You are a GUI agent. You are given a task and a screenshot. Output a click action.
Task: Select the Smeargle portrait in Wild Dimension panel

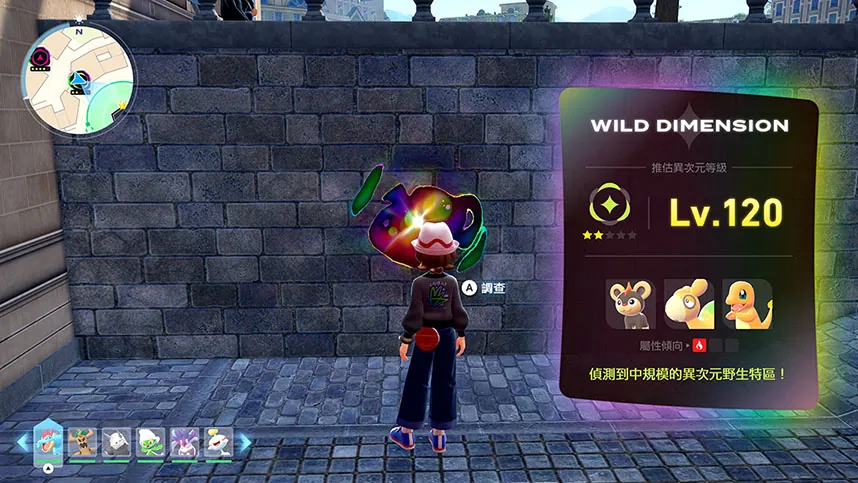(688, 304)
